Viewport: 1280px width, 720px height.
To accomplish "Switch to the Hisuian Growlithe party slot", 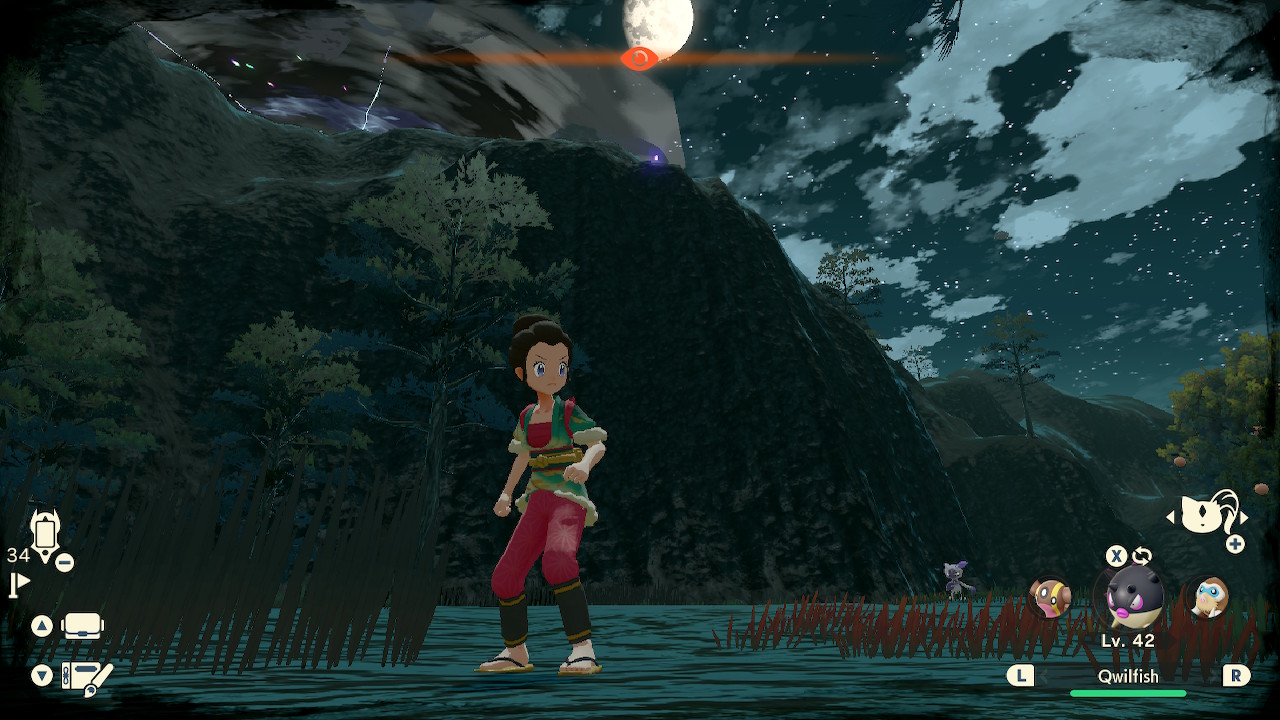I will point(1050,597).
